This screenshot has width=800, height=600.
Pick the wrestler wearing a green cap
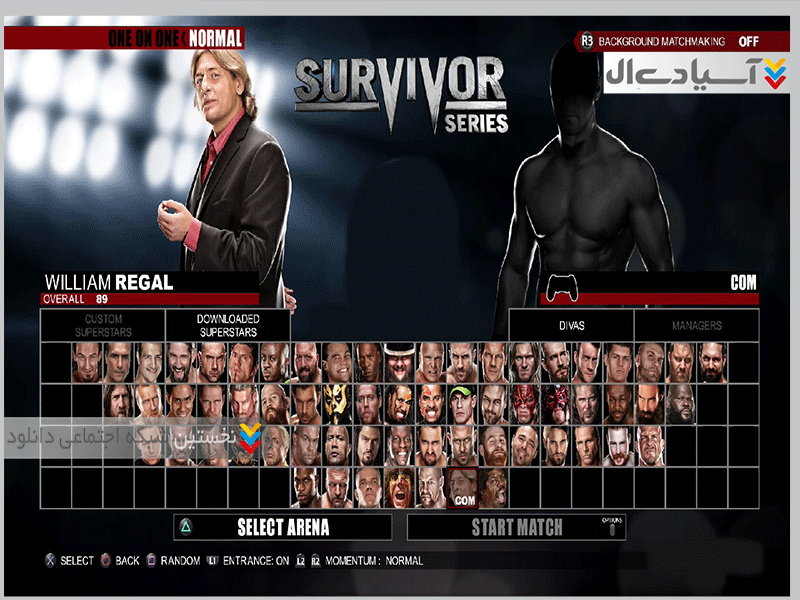[x=462, y=403]
